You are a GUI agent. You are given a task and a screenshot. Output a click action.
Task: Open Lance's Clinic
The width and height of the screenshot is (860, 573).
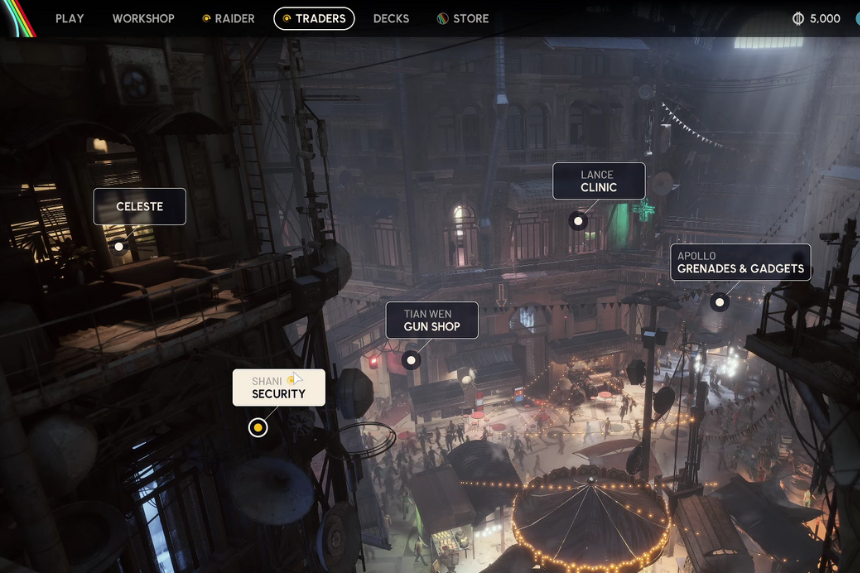599,181
